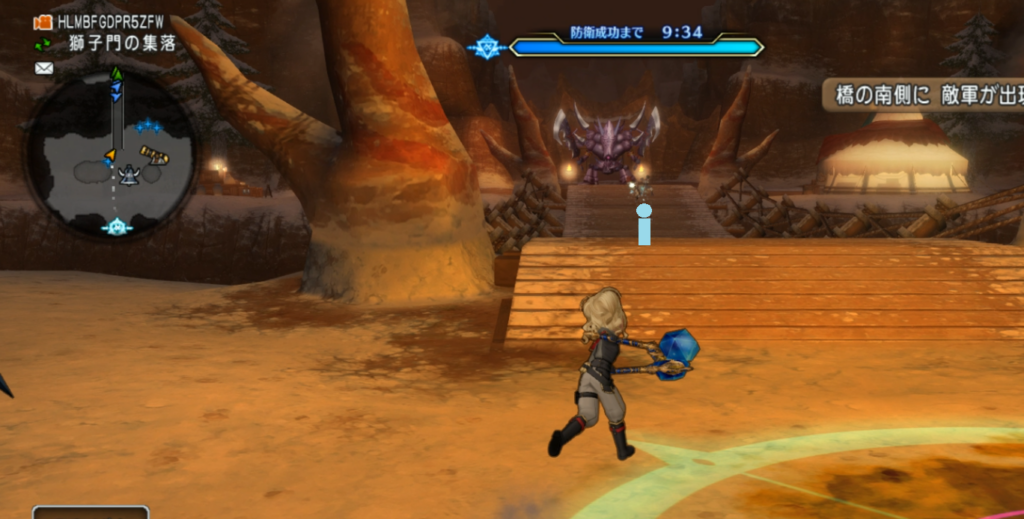
Task: Click the orange camera icon beside the ID
Action: [43, 22]
